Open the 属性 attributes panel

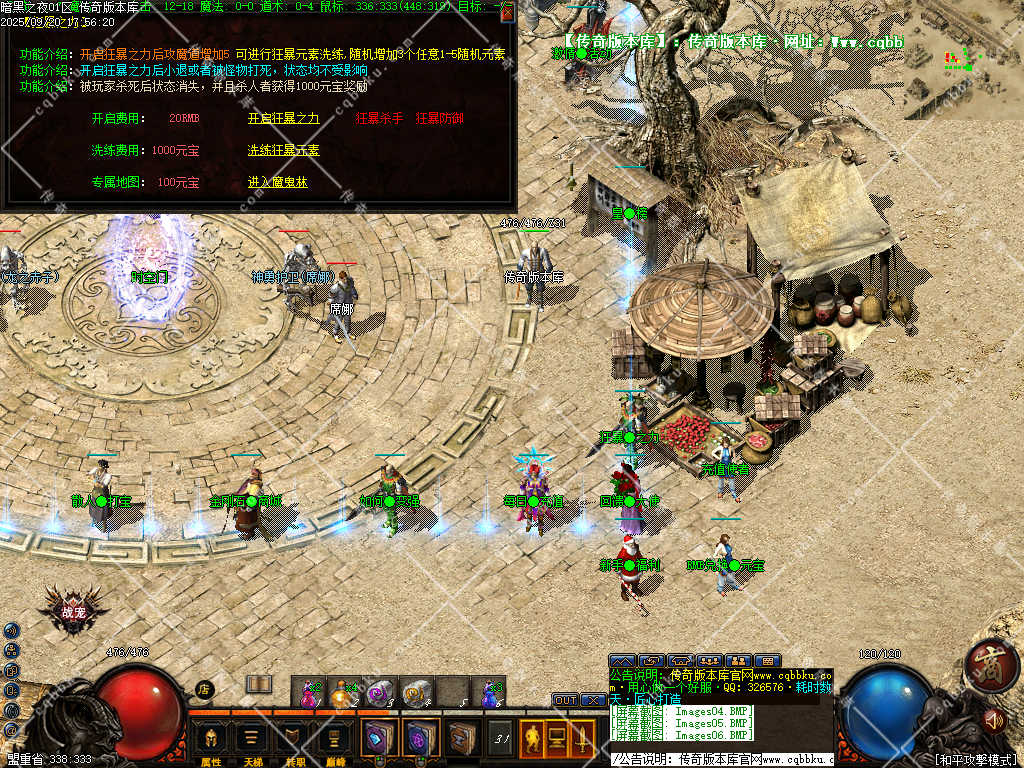coord(211,741)
